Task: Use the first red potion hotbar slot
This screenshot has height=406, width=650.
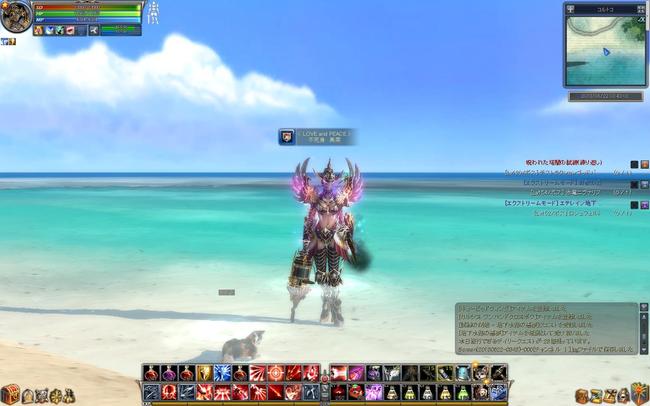Action: 150,373
